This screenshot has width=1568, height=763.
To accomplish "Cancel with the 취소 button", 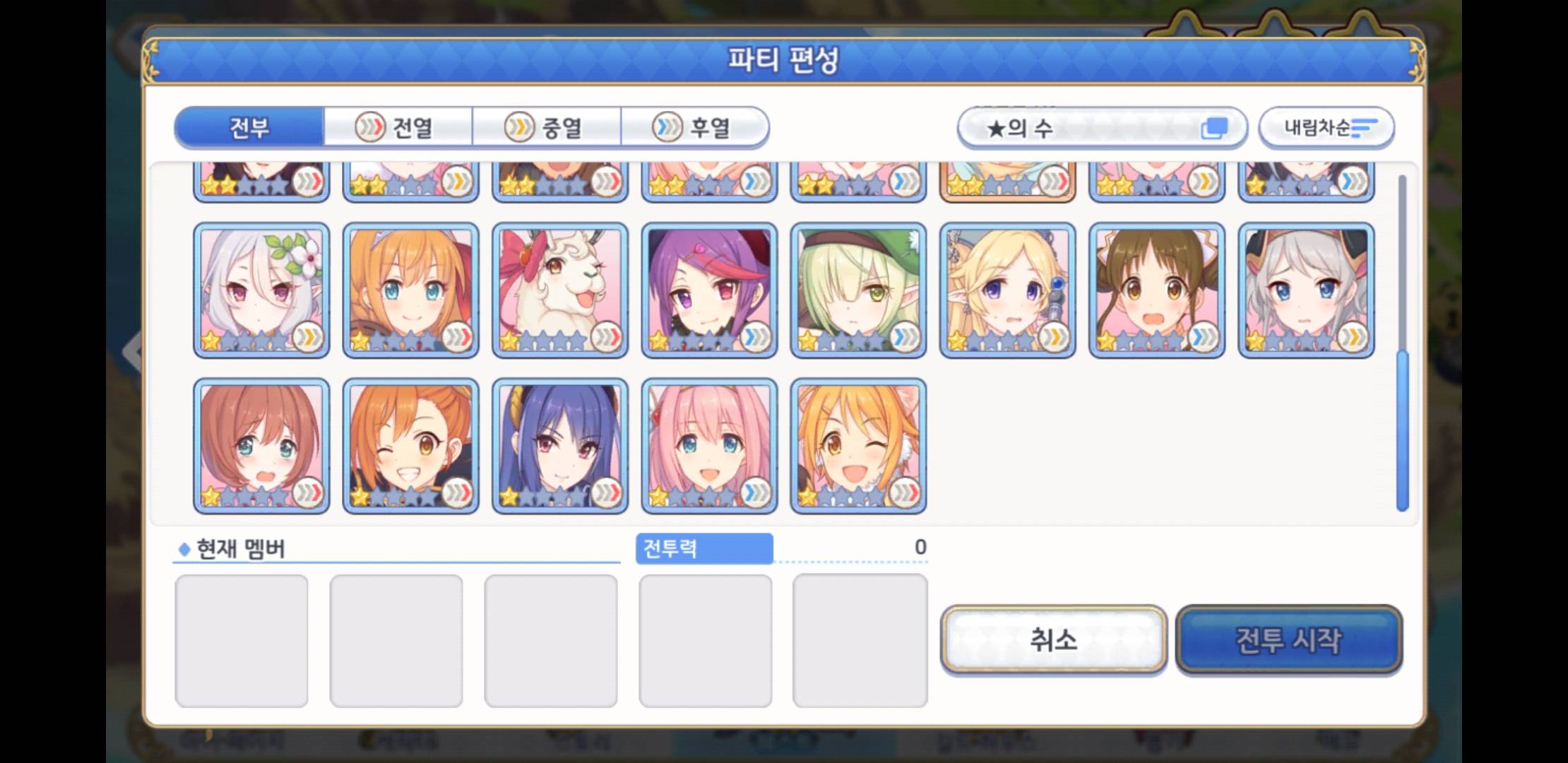I will (x=1053, y=640).
